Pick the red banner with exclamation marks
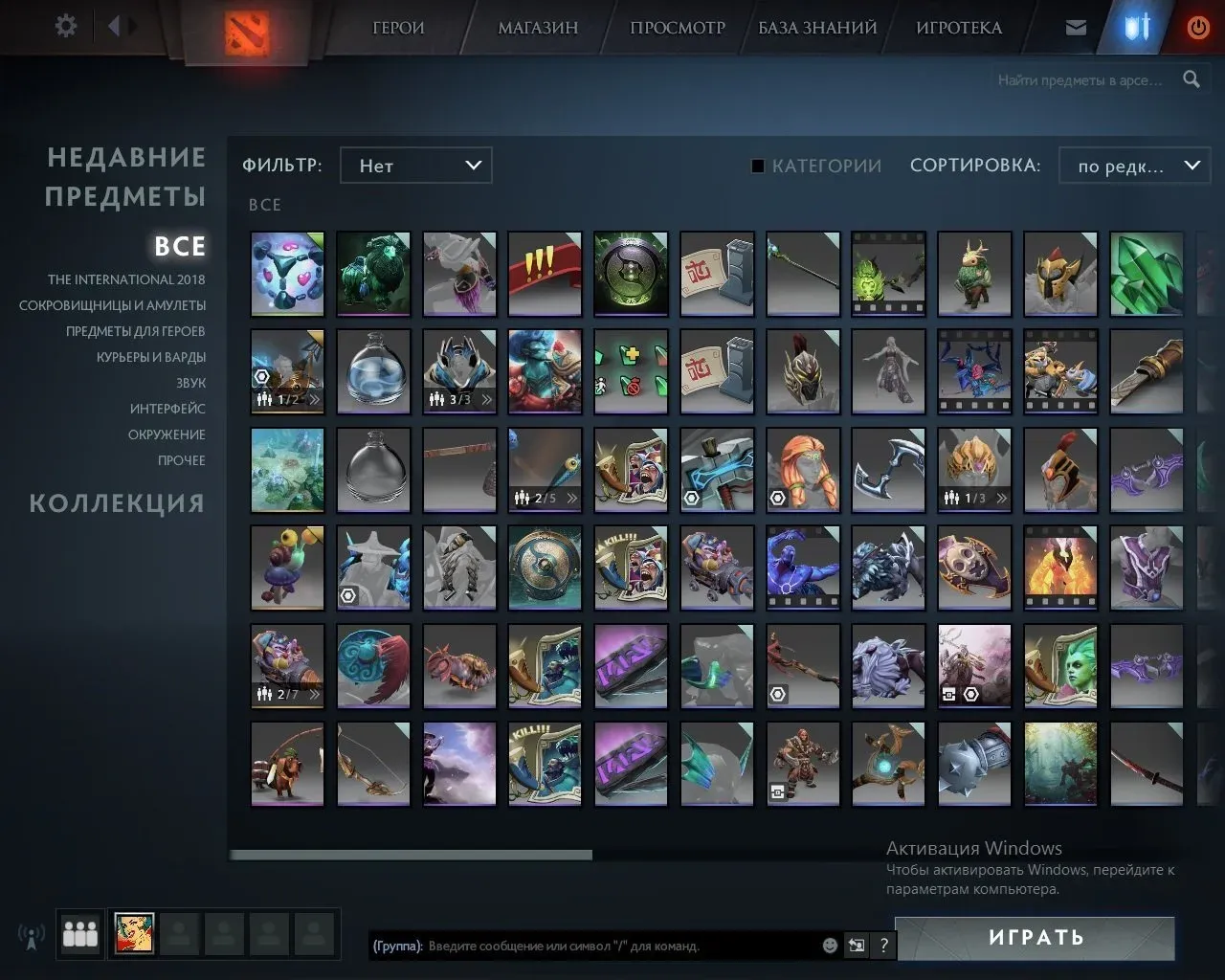The height and width of the screenshot is (980, 1225). [545, 274]
